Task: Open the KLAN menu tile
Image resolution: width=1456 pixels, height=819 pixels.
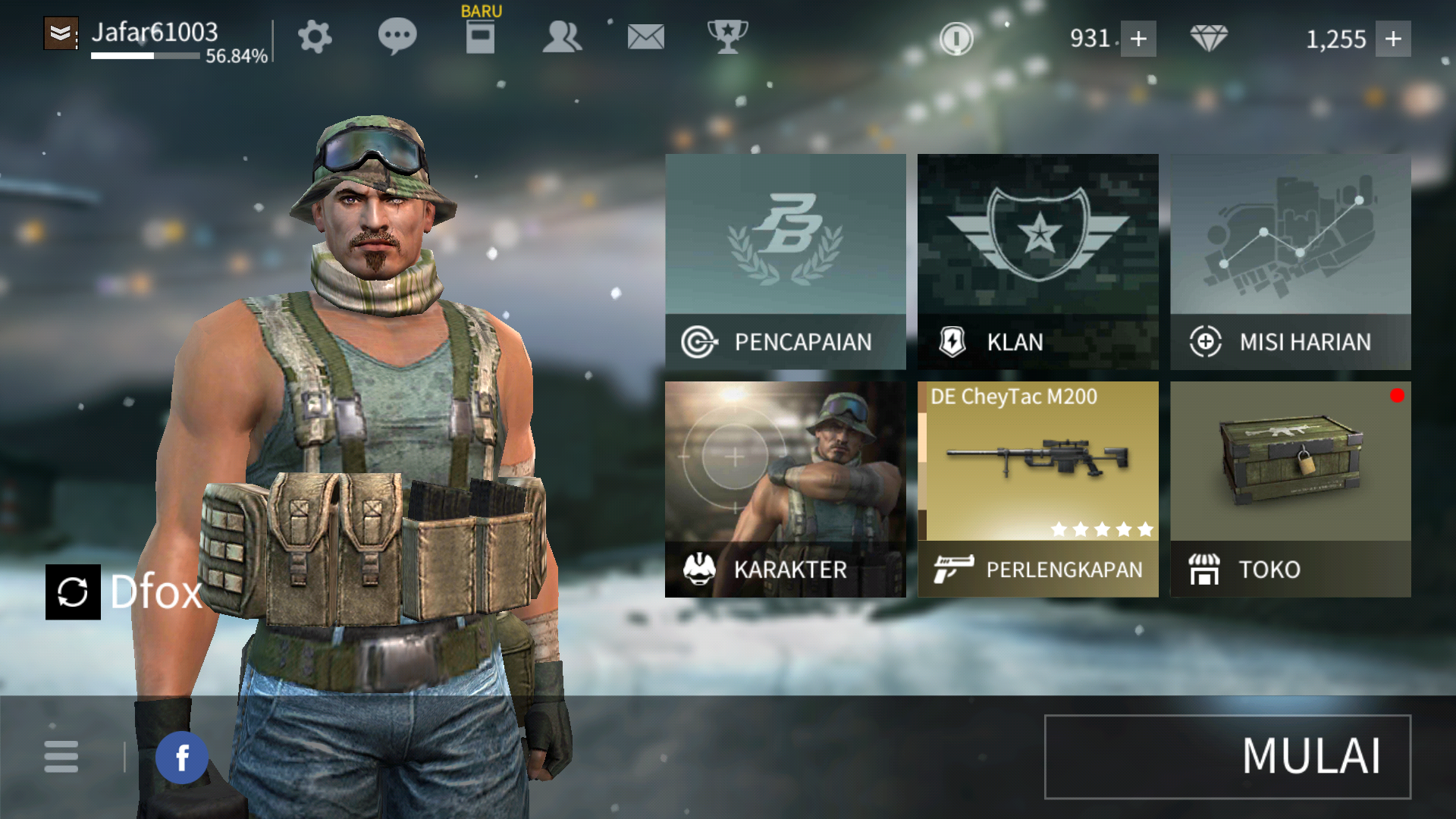Action: coord(1037,262)
